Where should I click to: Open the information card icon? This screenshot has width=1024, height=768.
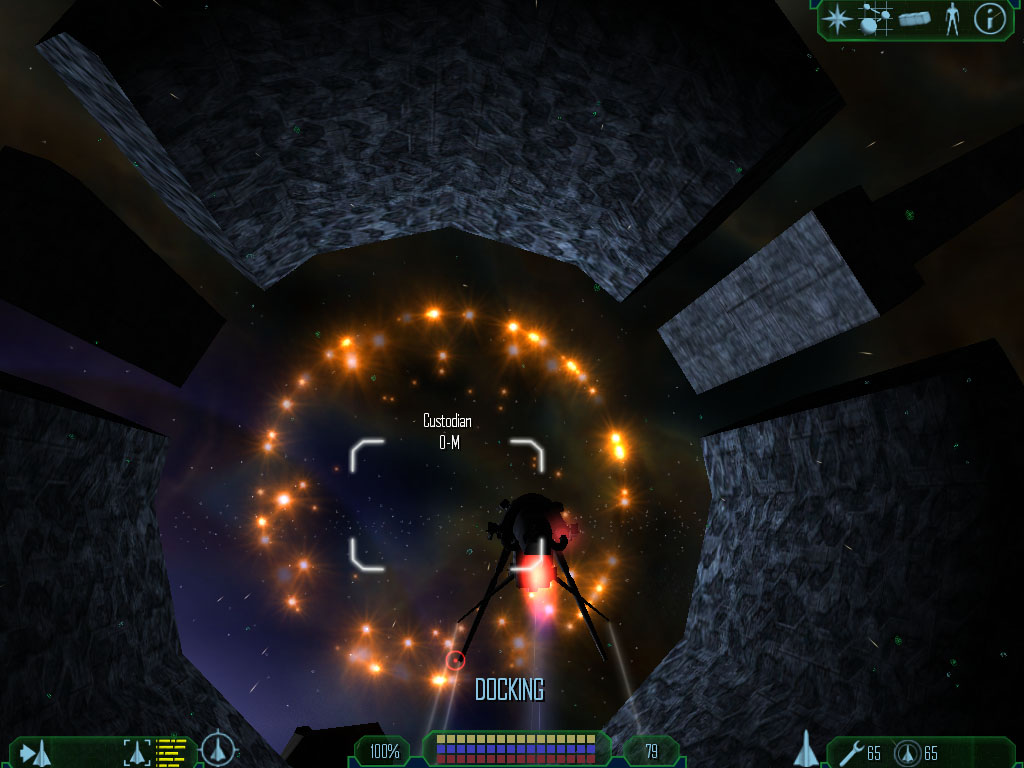coord(989,19)
